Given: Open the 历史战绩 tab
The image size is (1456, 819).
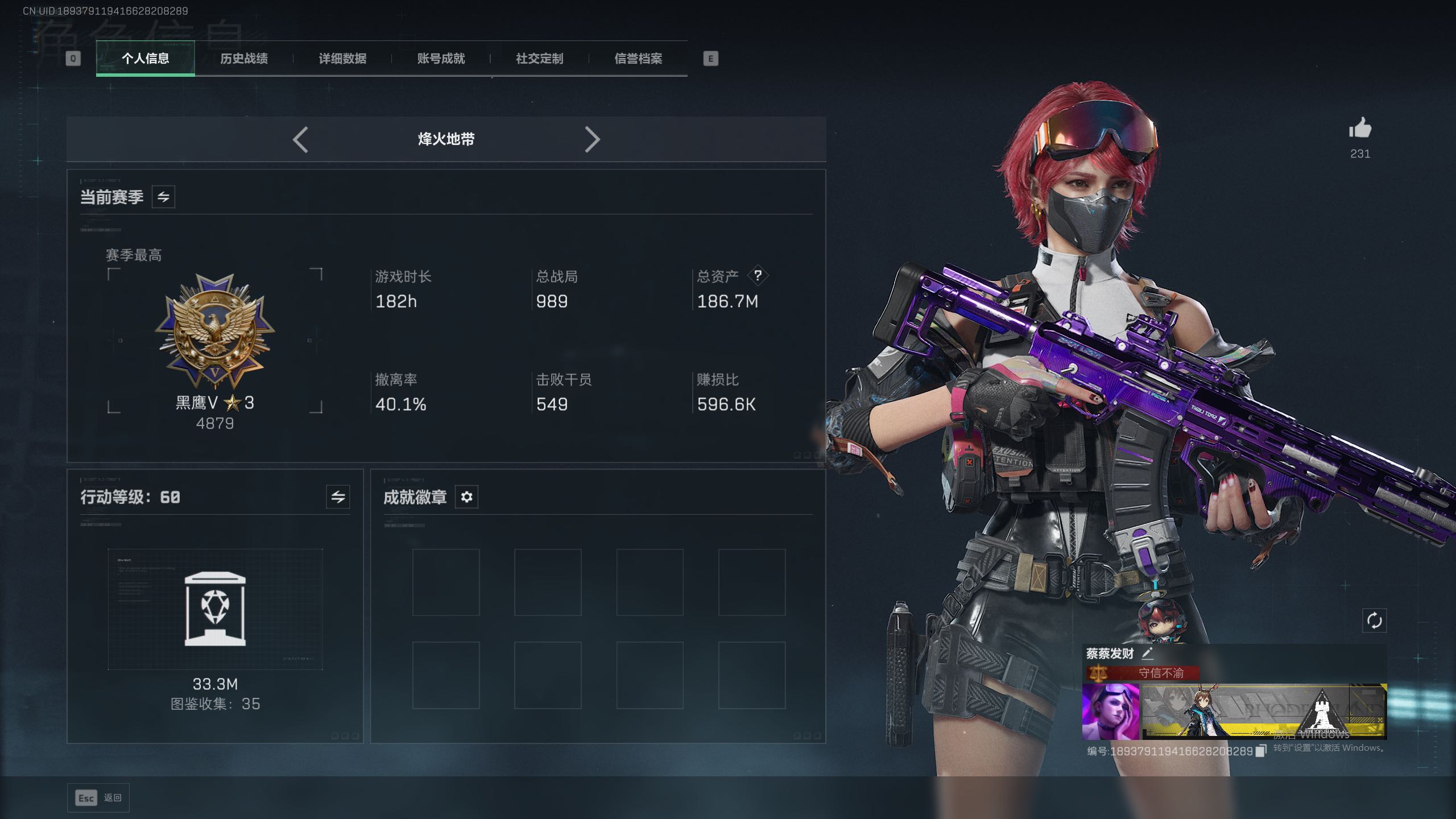Looking at the screenshot, I should pyautogui.click(x=243, y=58).
